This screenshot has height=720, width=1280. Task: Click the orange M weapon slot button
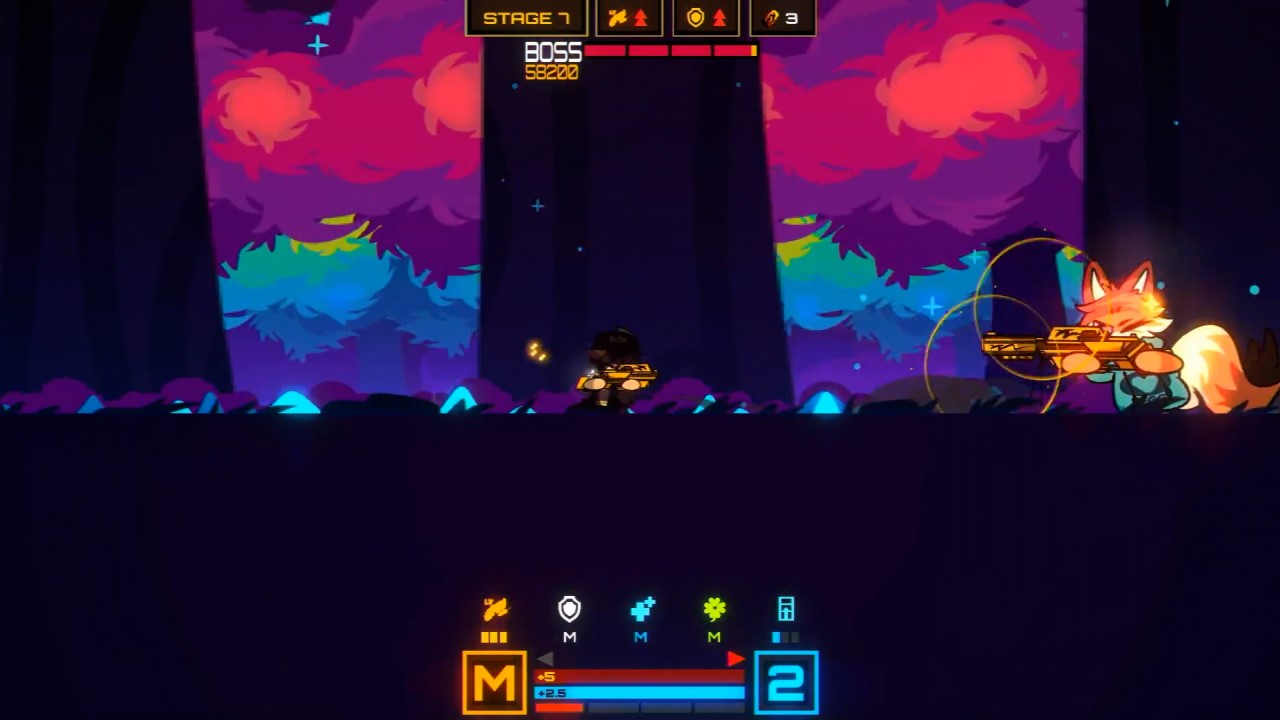pos(494,684)
